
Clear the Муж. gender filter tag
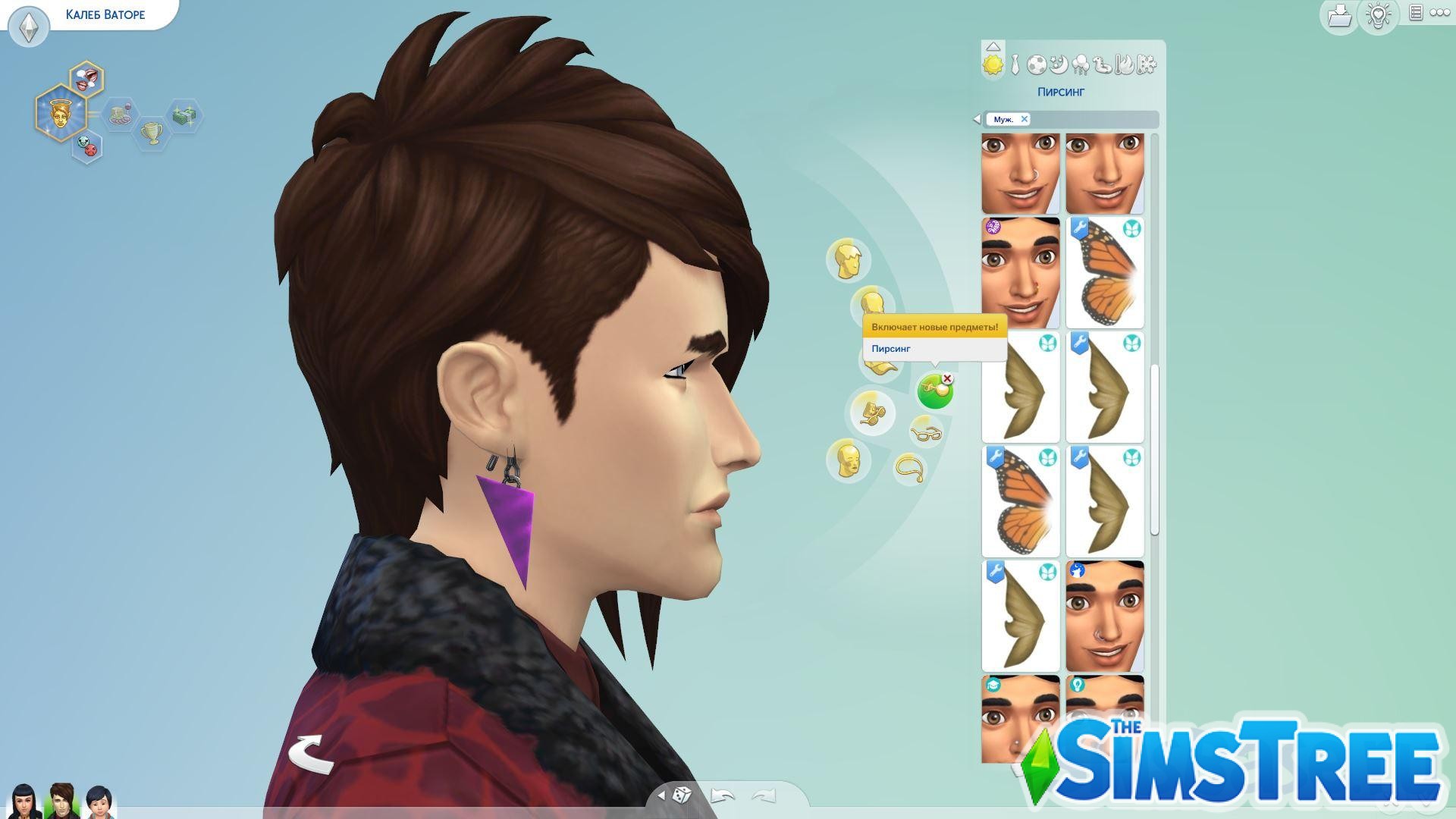pos(1025,119)
